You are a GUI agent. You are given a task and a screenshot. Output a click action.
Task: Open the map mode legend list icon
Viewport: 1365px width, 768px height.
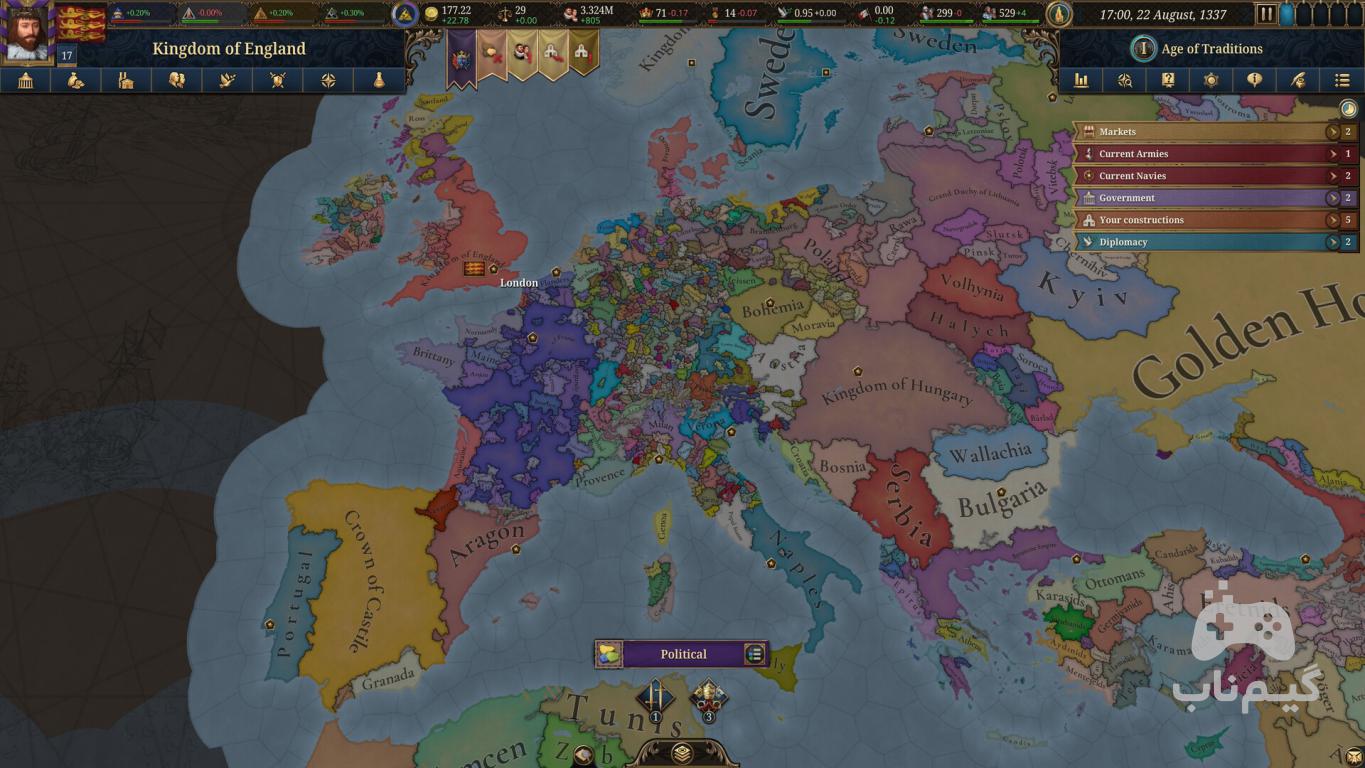[x=755, y=654]
